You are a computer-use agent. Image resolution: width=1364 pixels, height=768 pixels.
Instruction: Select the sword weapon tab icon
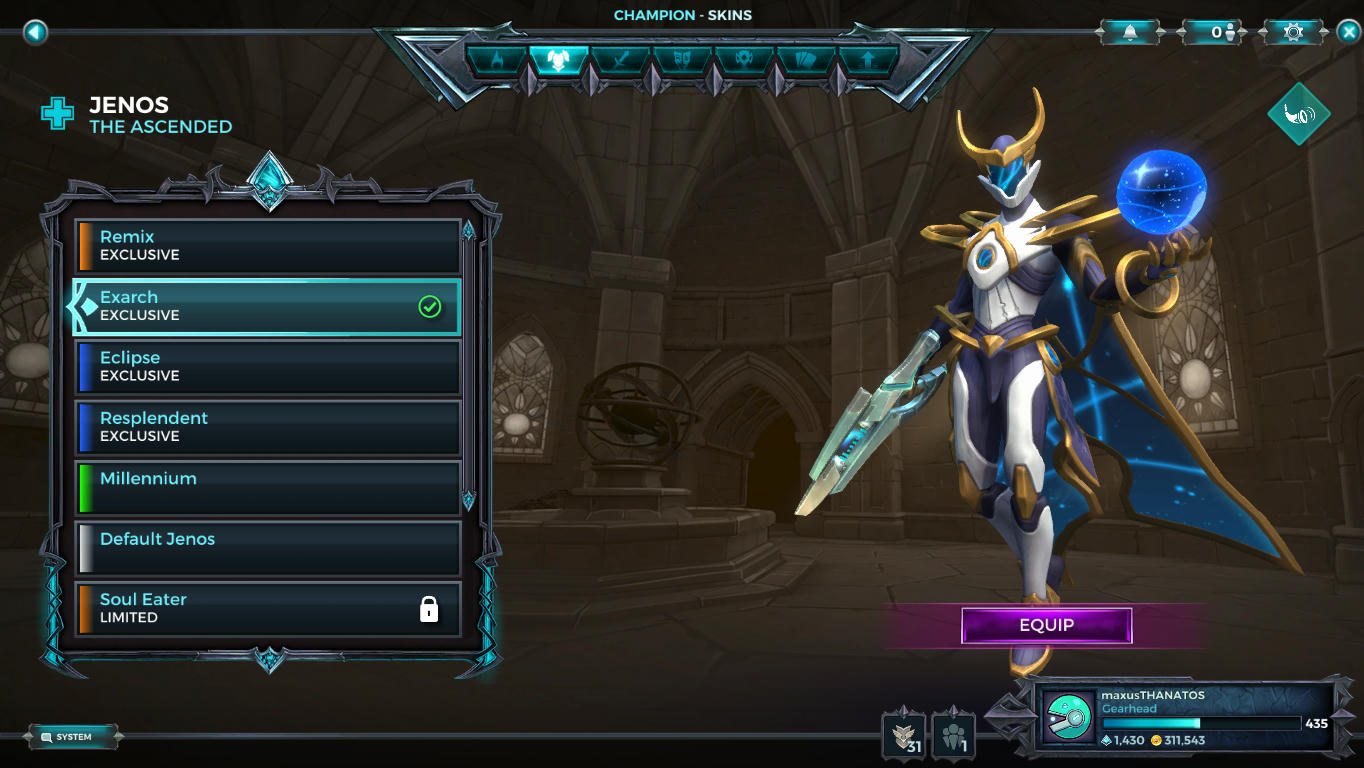pos(622,60)
